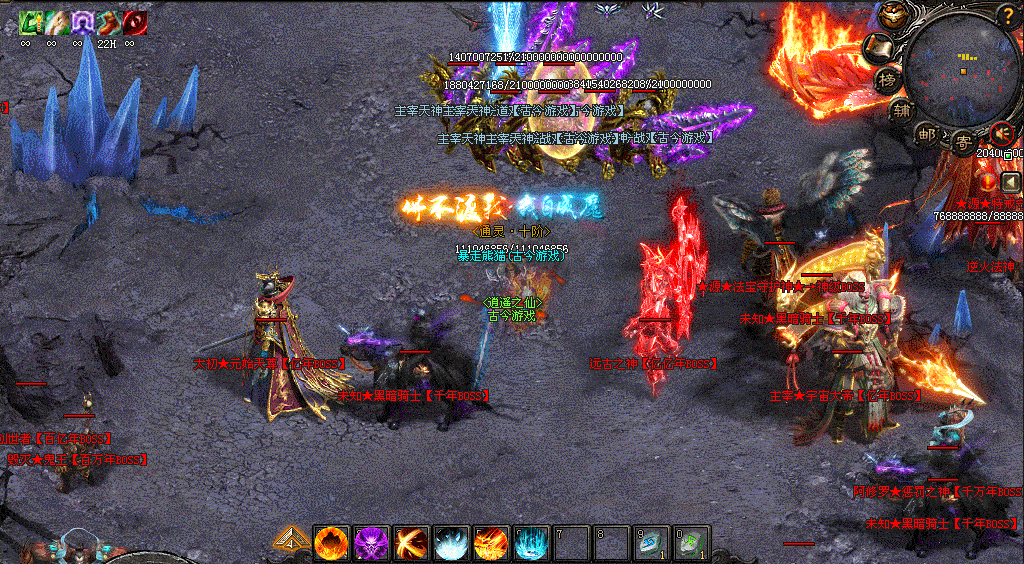Toggle the muted sound speaker icon
Image resolution: width=1024 pixels, height=564 pixels.
1001,133
